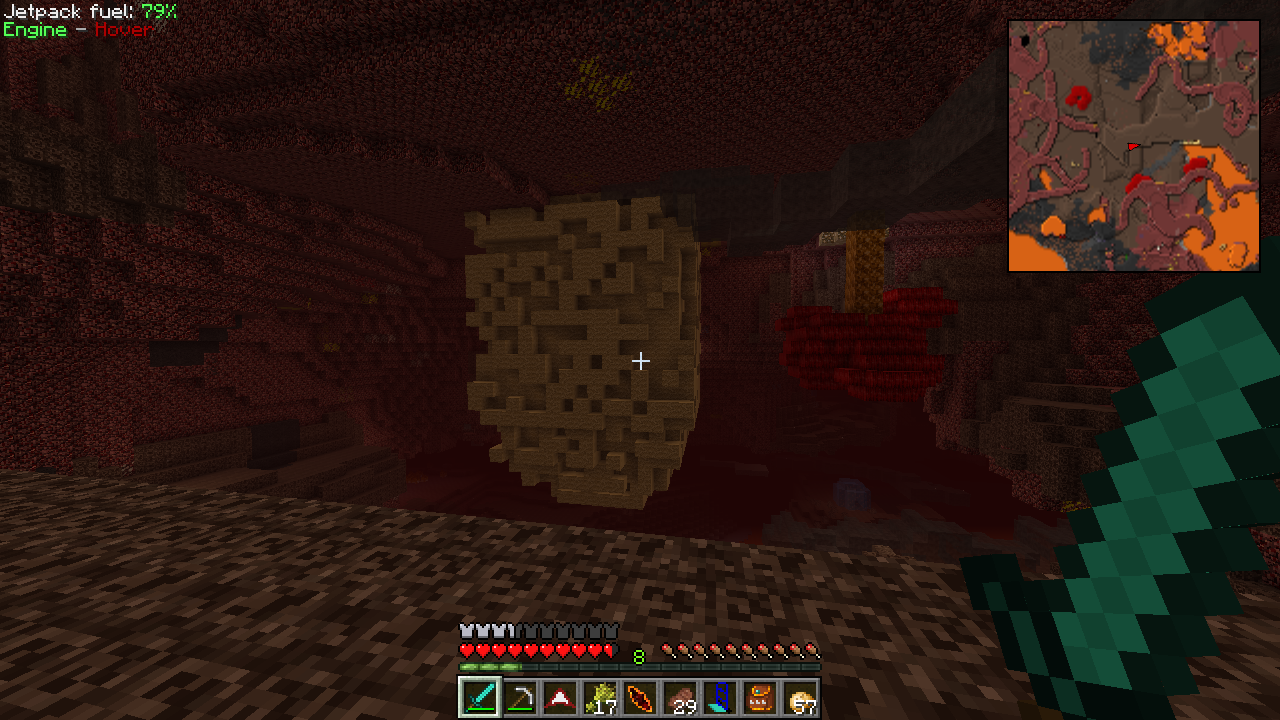Select the yellow plant stack of 17
This screenshot has height=720, width=1280.
[x=600, y=697]
